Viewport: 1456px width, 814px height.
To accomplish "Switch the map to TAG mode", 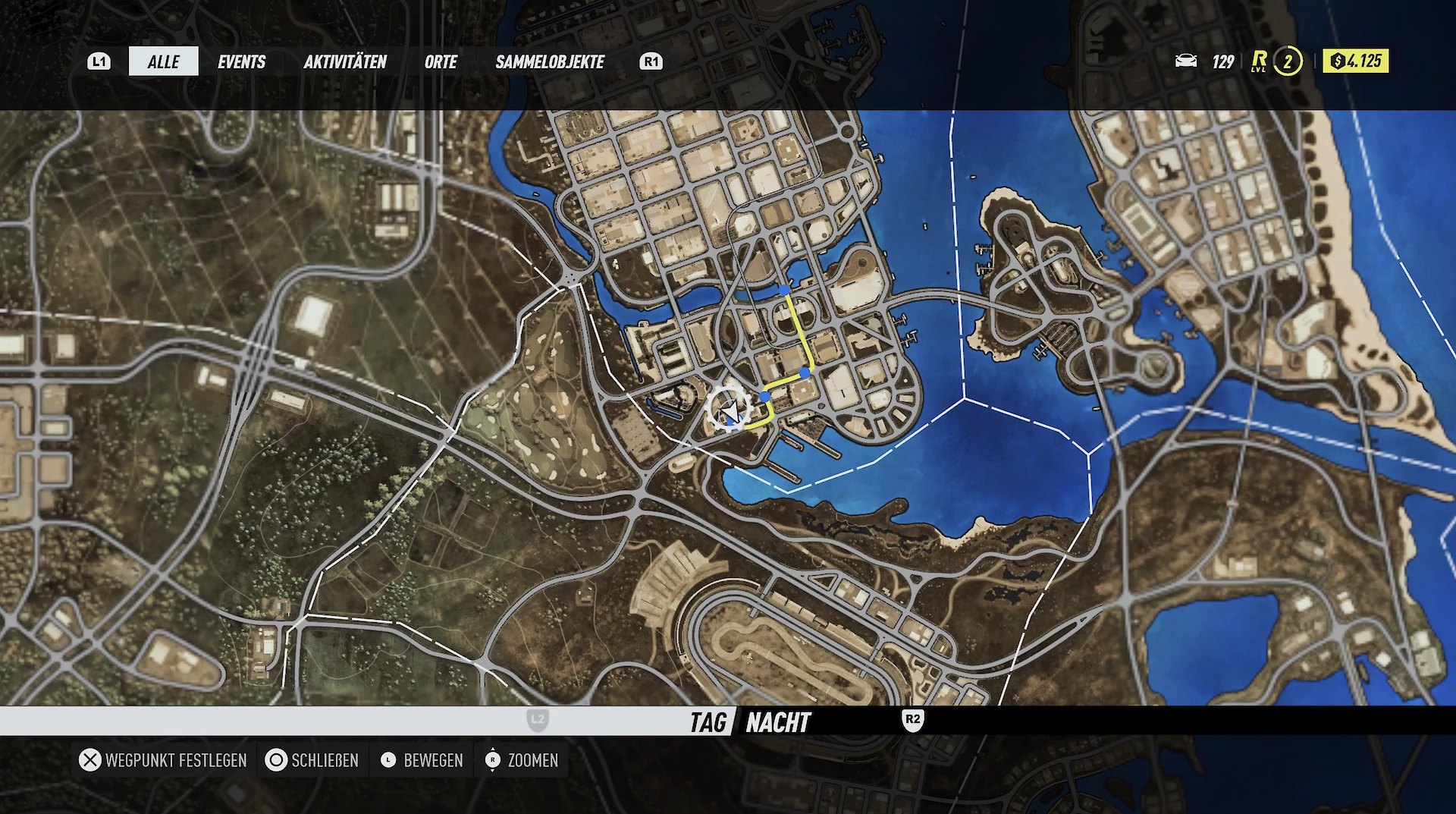I will (708, 722).
